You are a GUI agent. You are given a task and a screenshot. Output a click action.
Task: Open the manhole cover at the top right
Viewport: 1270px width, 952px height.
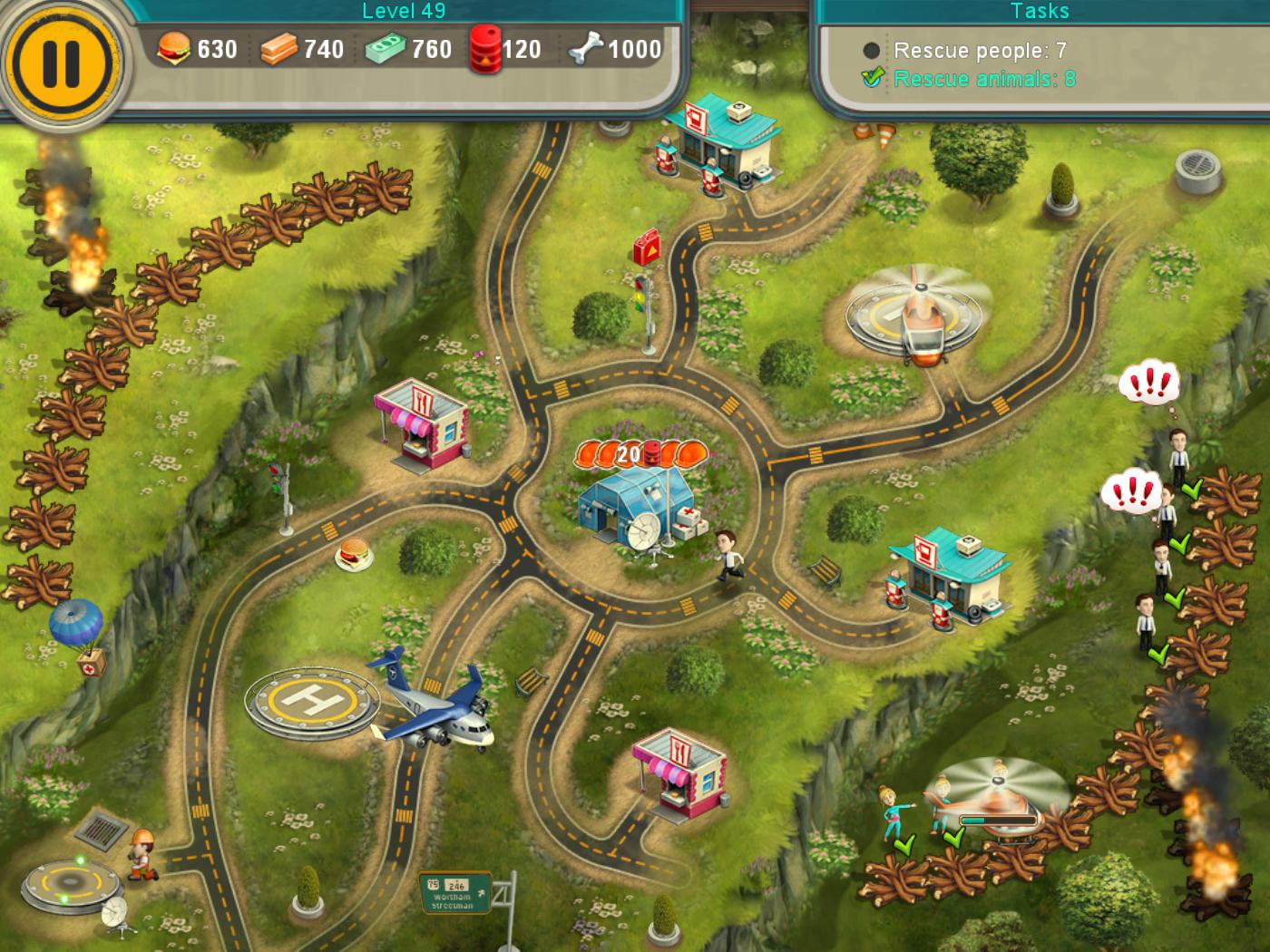pyautogui.click(x=1199, y=168)
